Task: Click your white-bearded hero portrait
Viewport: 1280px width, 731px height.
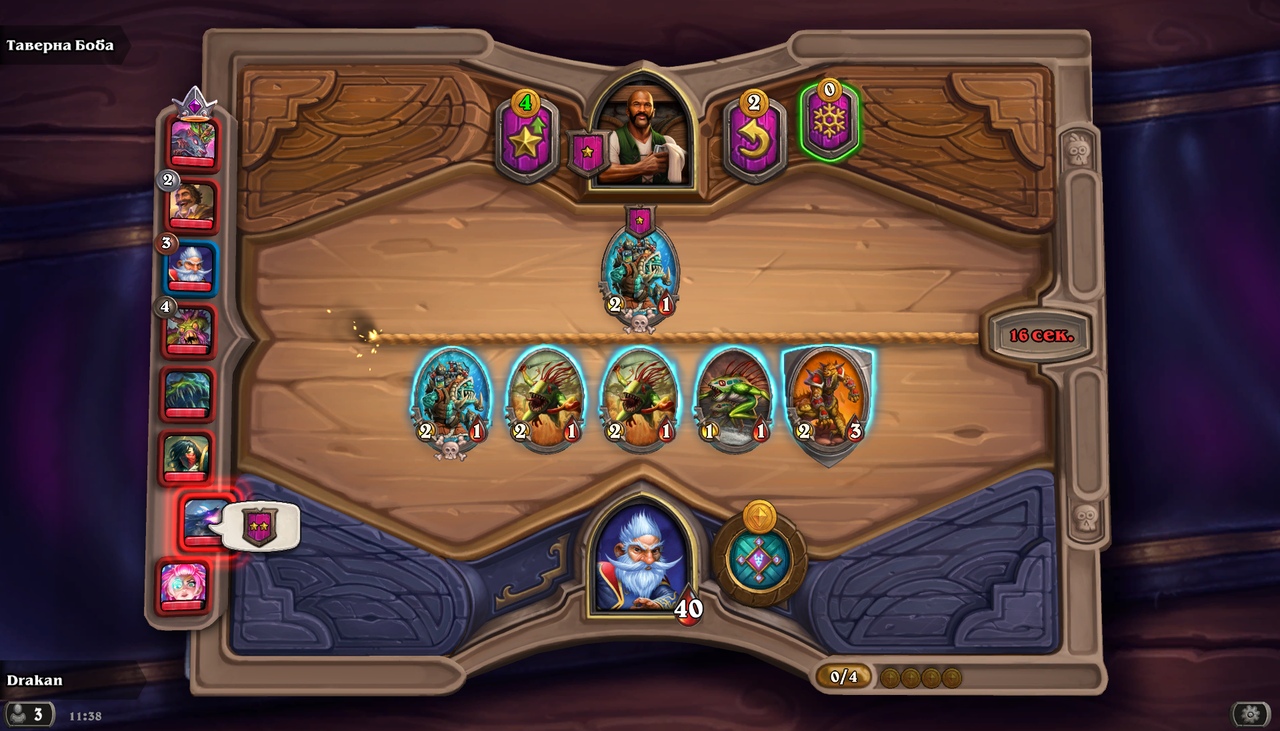Action: tap(642, 560)
